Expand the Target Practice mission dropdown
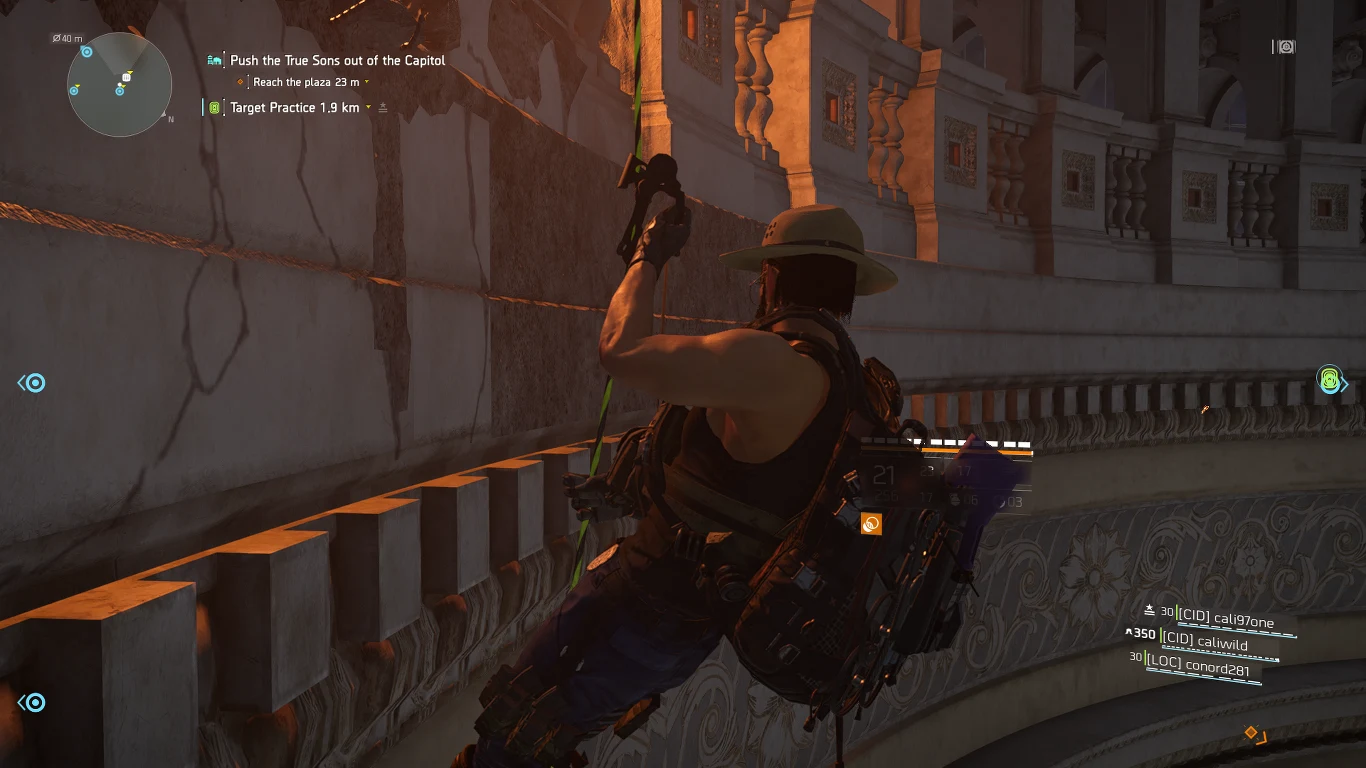 tap(367, 107)
